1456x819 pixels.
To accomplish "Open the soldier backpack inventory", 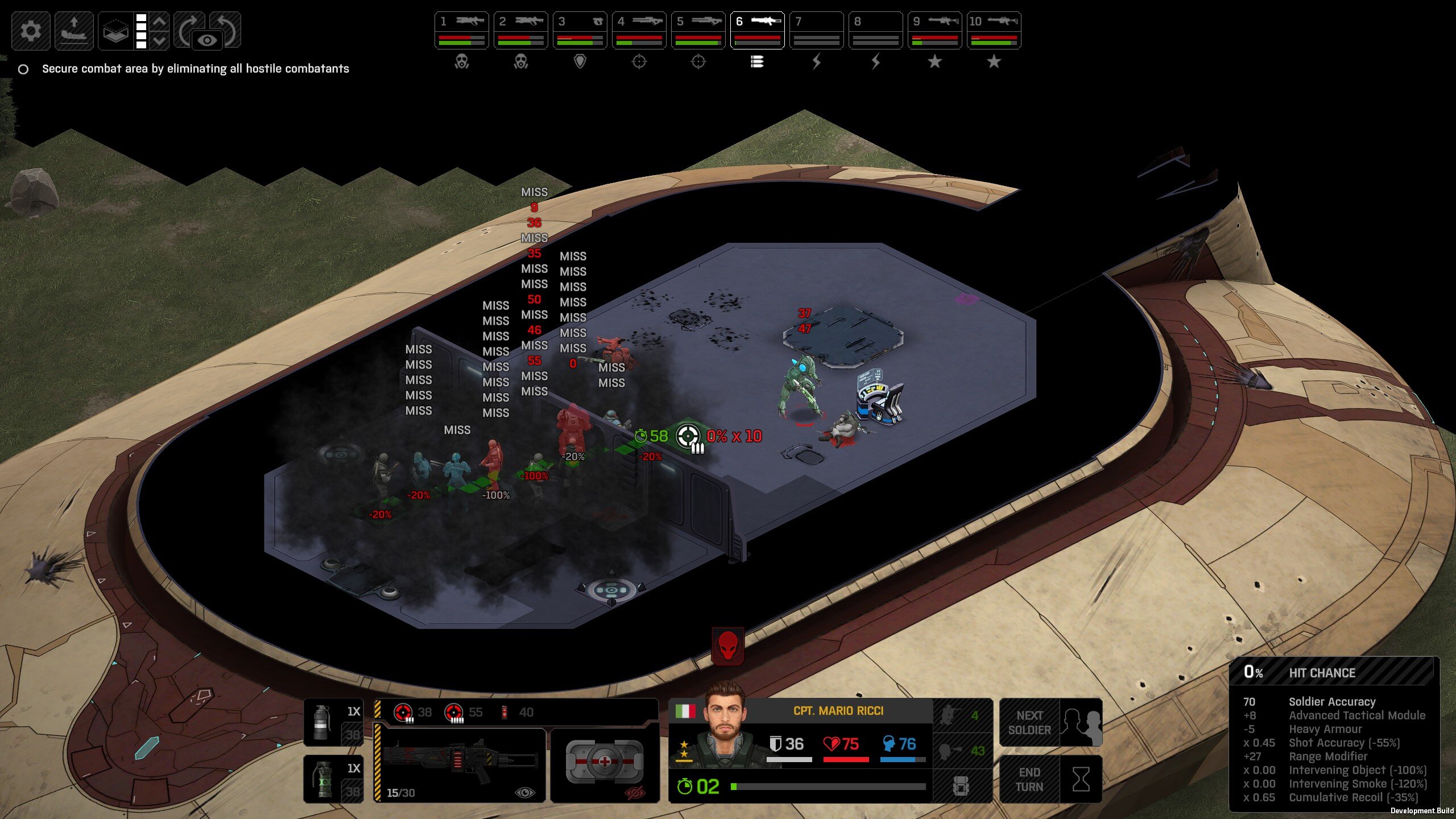I will [x=961, y=787].
